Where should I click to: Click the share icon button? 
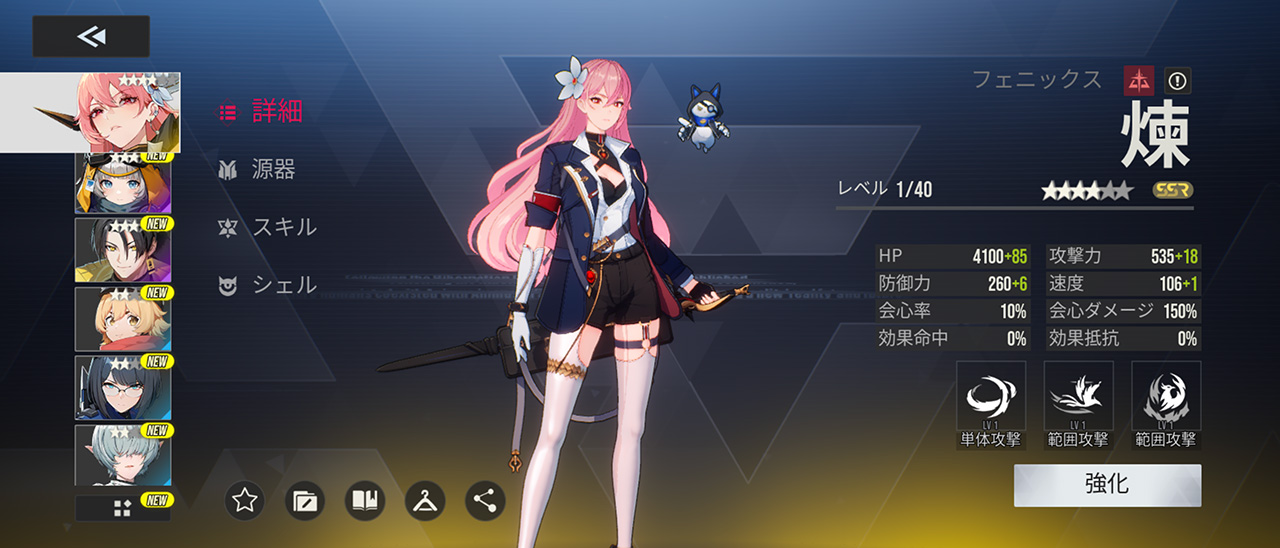(485, 500)
